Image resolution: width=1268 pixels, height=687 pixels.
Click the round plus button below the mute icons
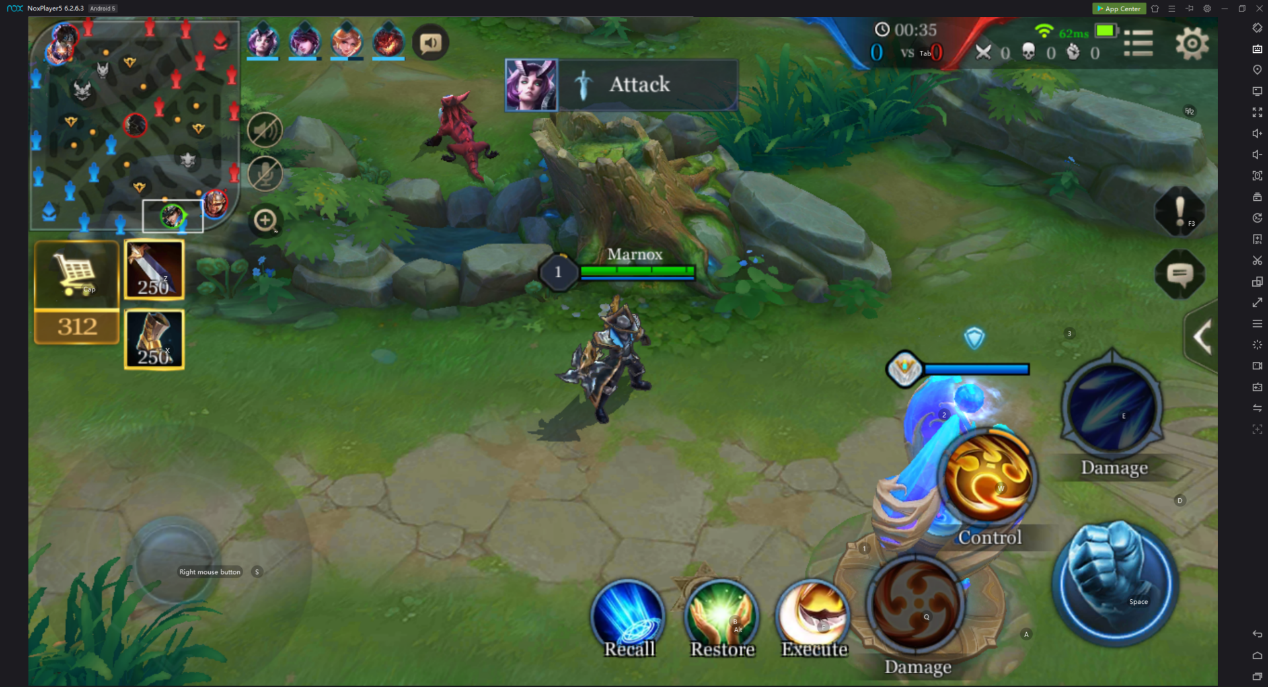[x=265, y=220]
